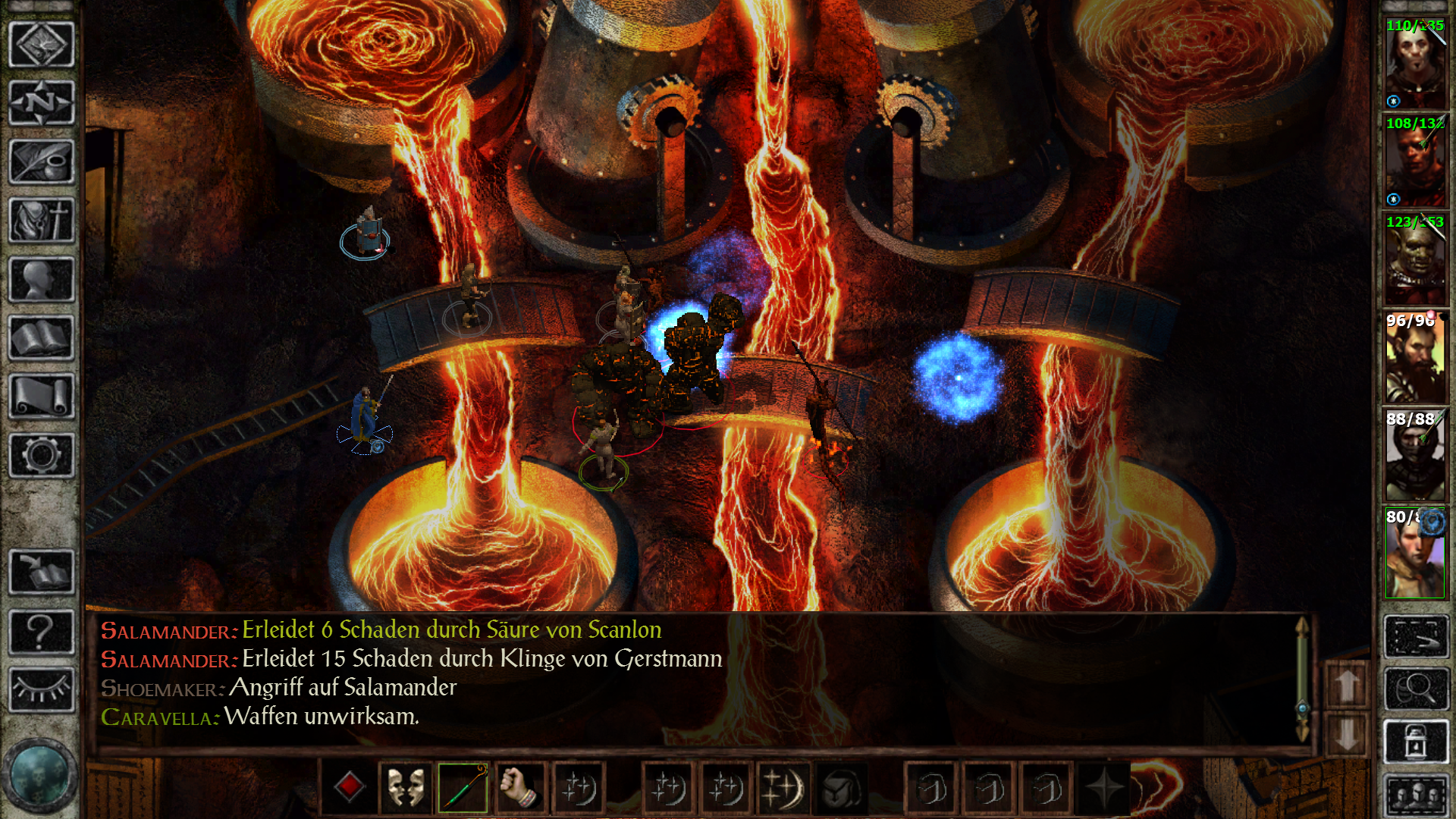Select the bearded character portrait with 96/96 health

(1415, 358)
